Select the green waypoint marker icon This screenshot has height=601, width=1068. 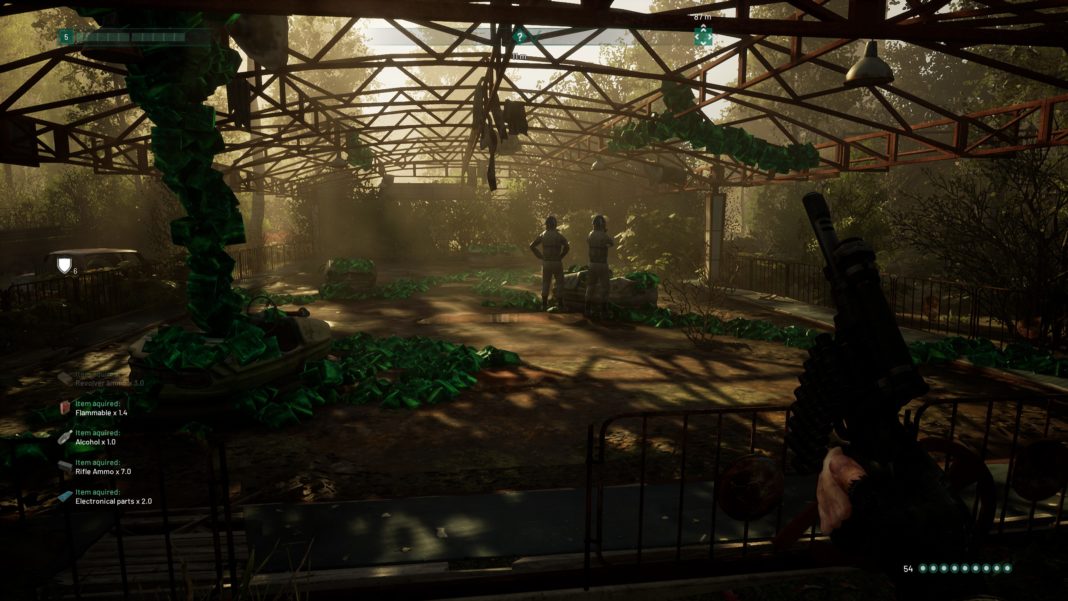point(703,36)
